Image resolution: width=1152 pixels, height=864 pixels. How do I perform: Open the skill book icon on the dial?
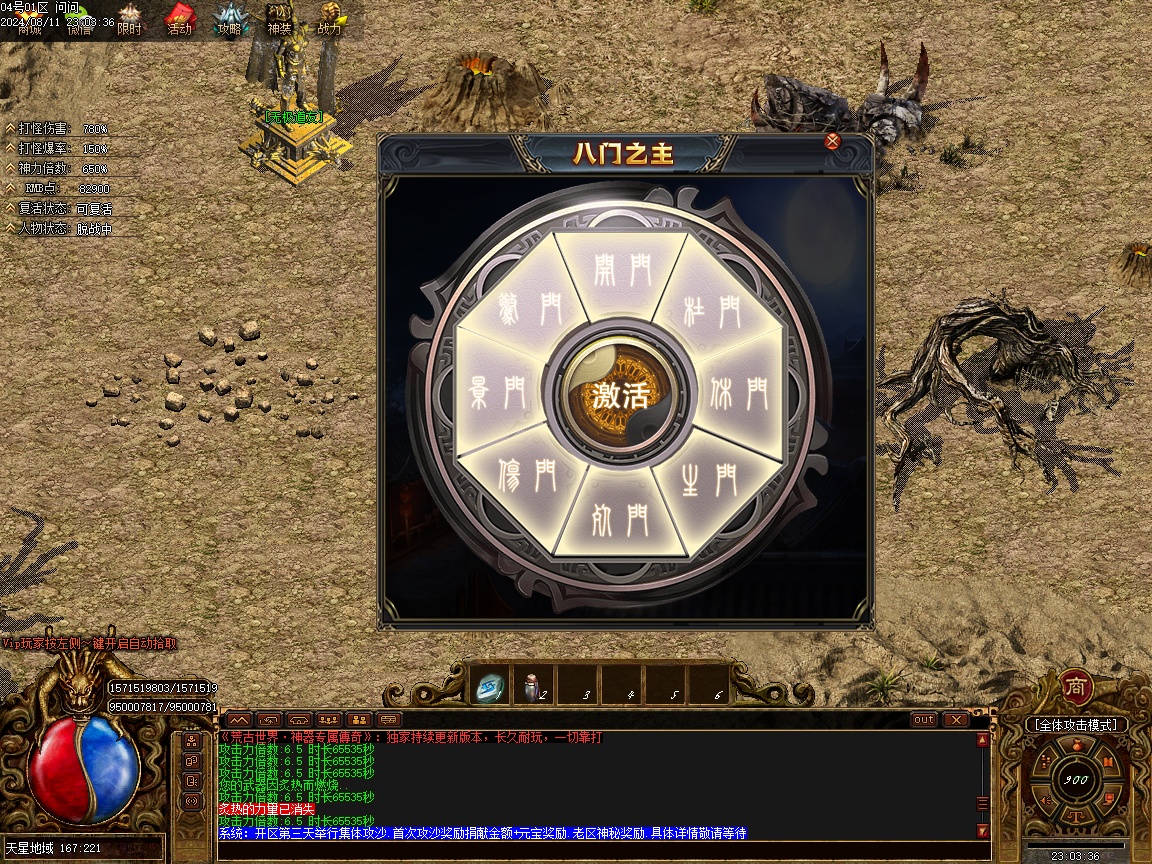coord(1108,763)
